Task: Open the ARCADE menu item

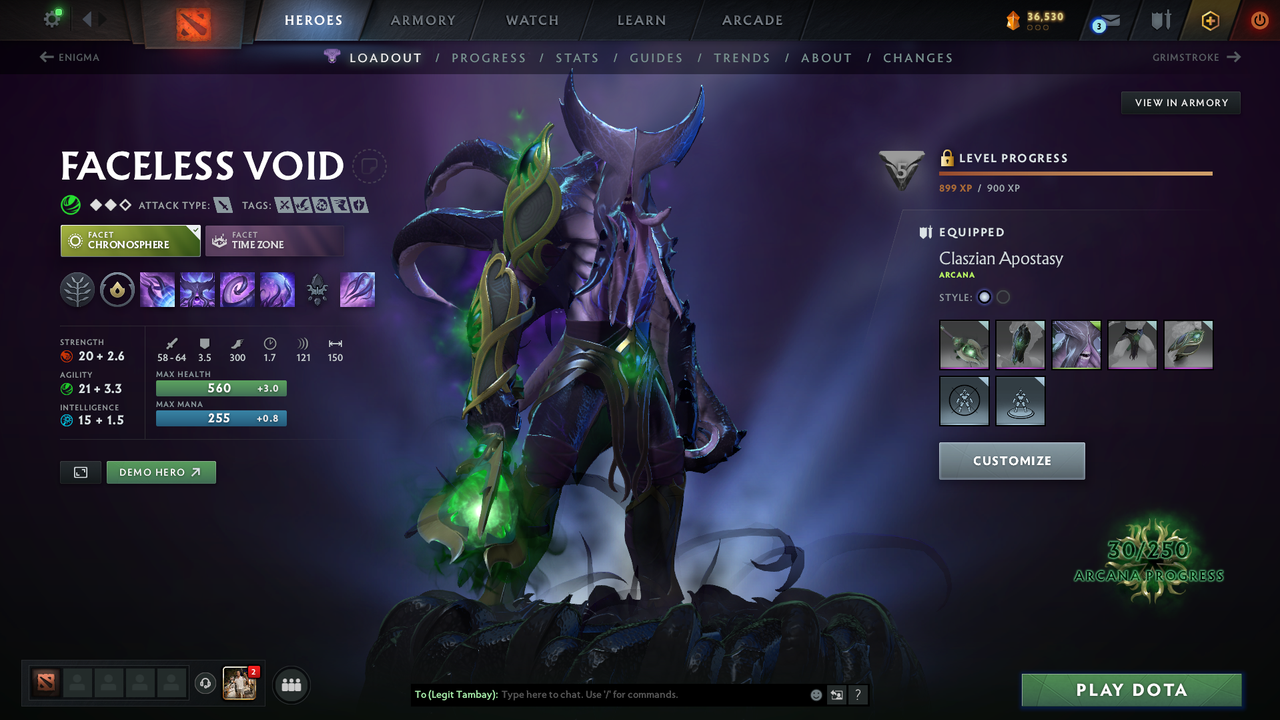Action: click(751, 19)
